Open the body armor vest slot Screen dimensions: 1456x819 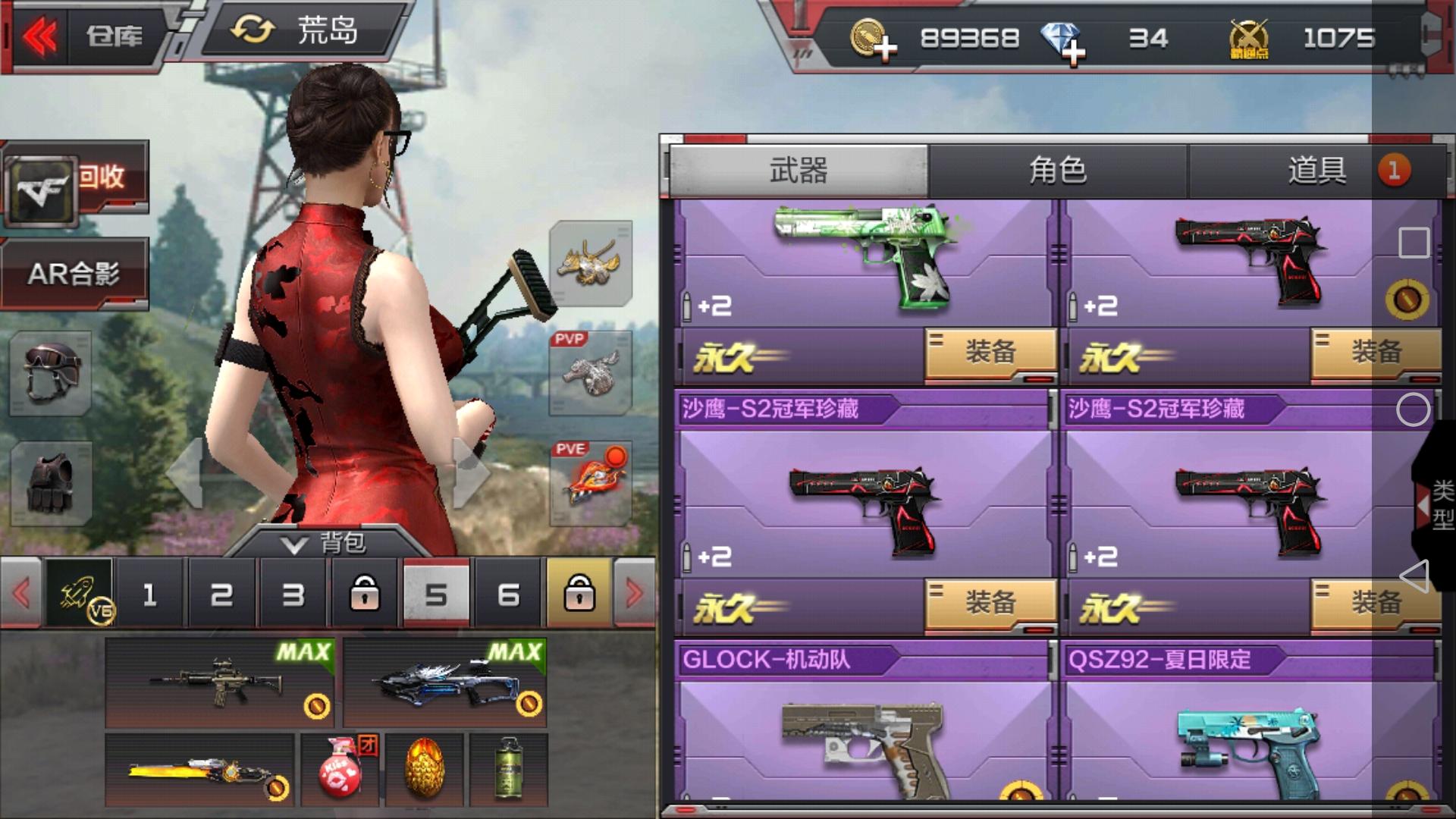coord(51,483)
